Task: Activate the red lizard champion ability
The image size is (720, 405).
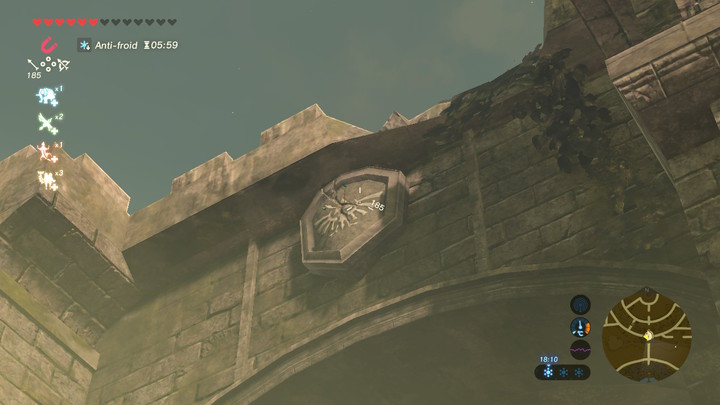Action: [46, 151]
